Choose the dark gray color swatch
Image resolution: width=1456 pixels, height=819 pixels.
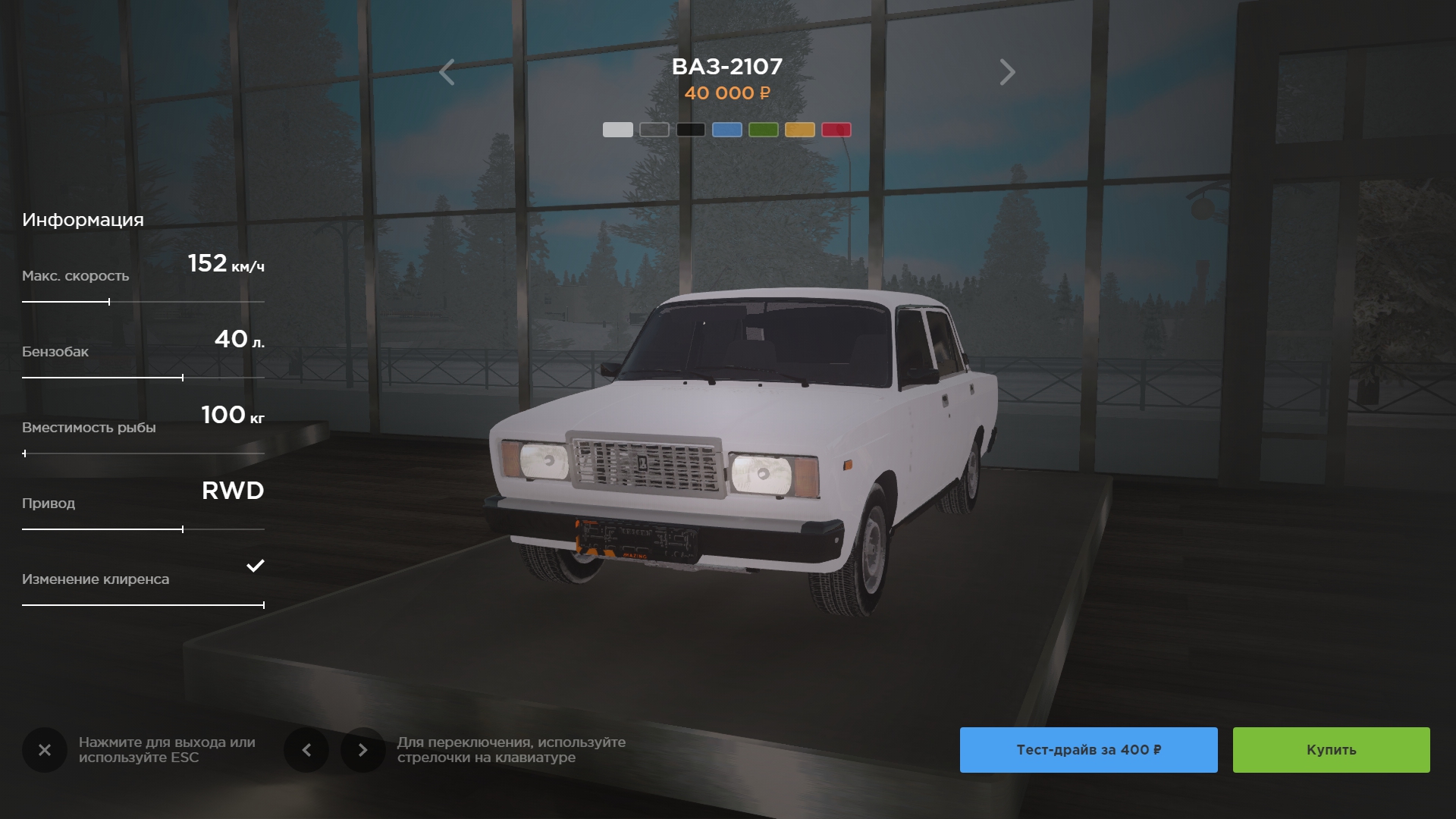point(654,130)
